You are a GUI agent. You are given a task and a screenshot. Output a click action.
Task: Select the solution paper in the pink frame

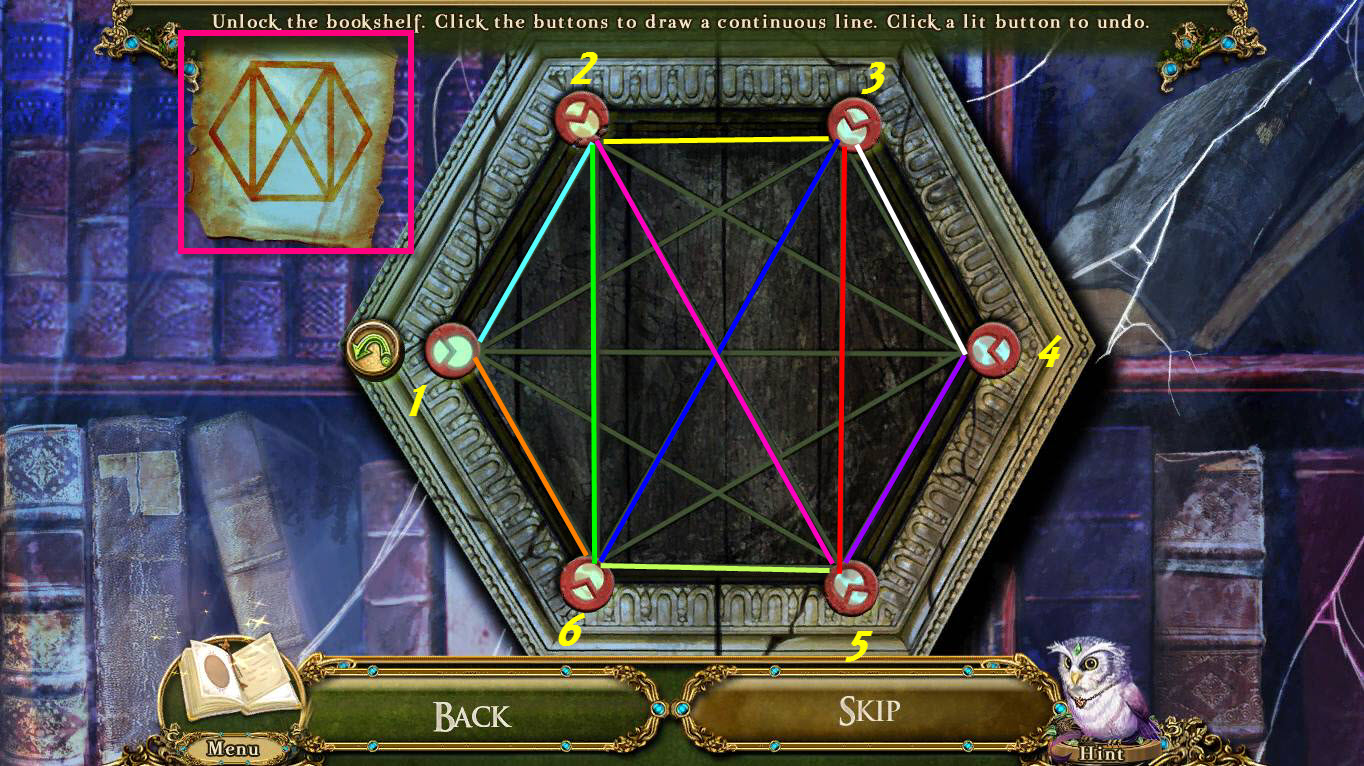(x=300, y=140)
